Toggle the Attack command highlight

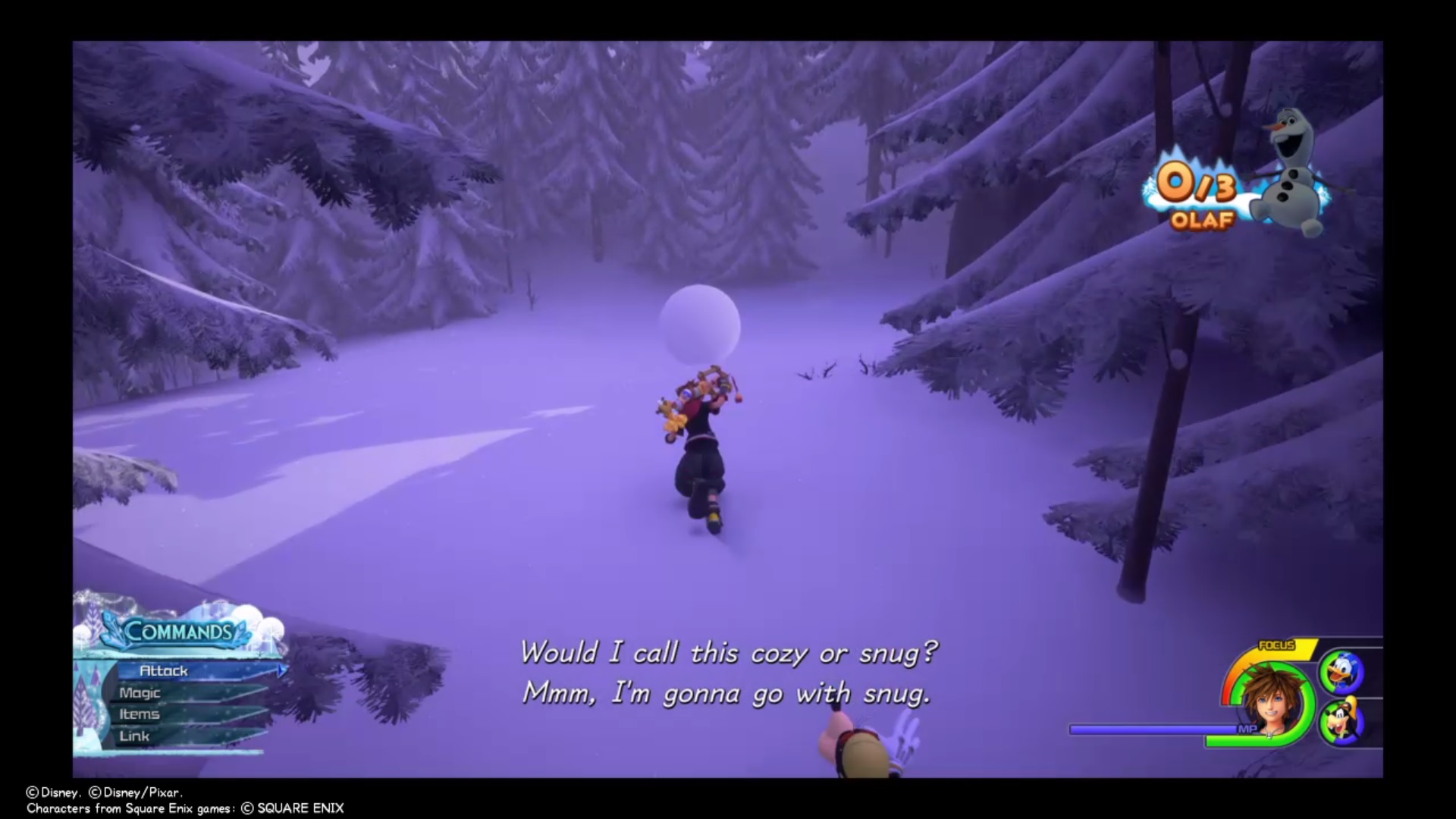(165, 670)
